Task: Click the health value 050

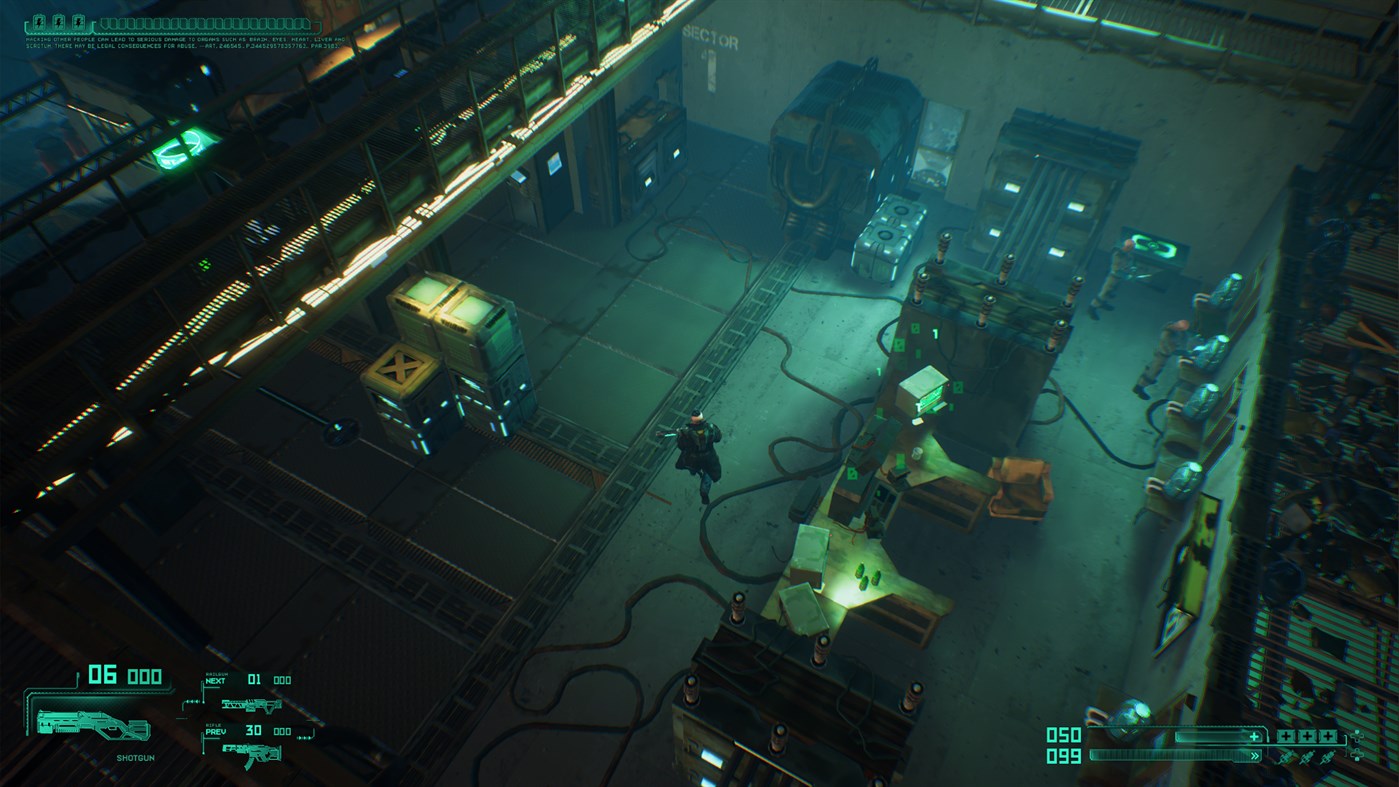Action: [x=1063, y=734]
